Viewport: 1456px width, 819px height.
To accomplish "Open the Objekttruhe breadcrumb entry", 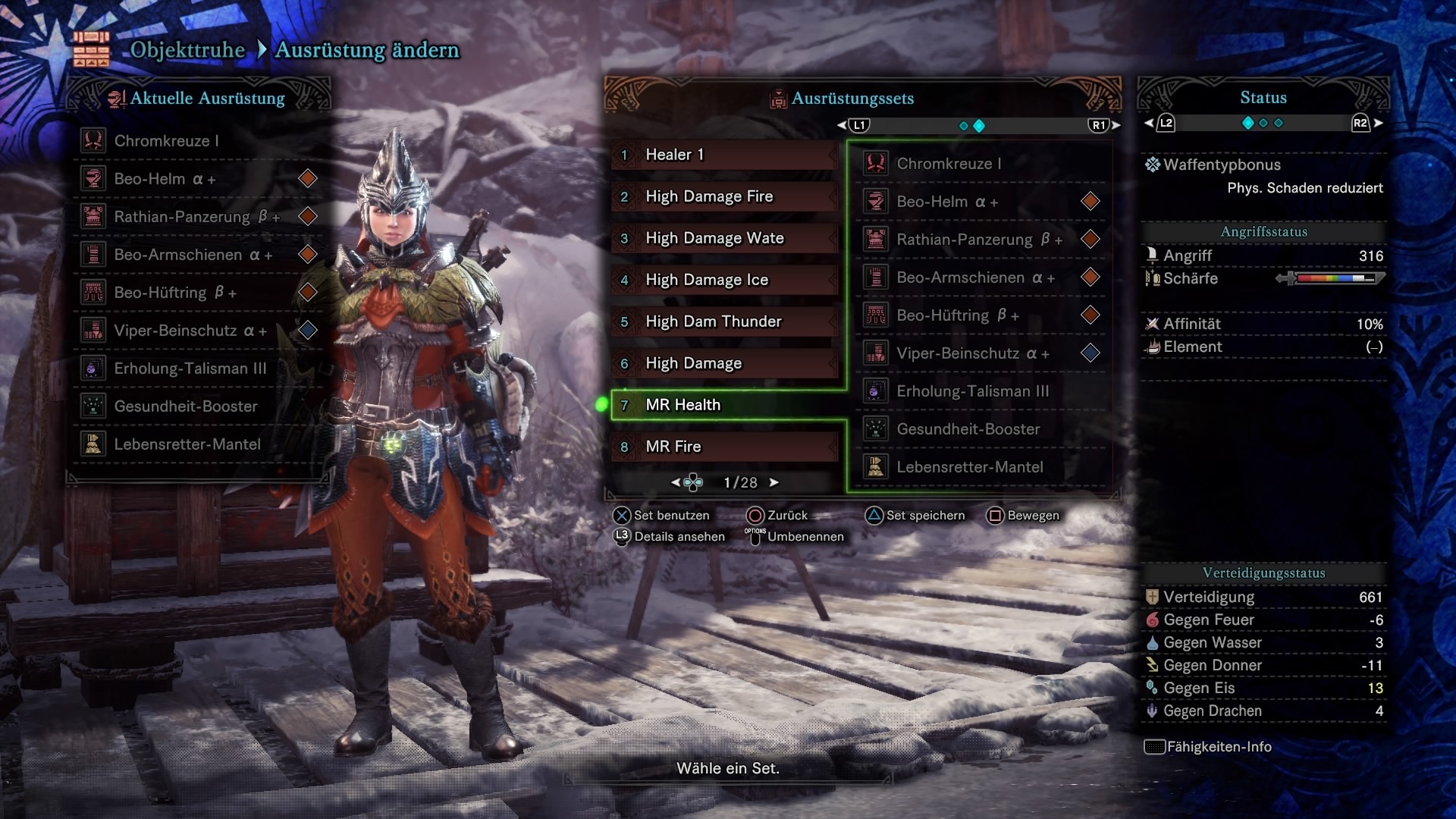I will pyautogui.click(x=187, y=50).
